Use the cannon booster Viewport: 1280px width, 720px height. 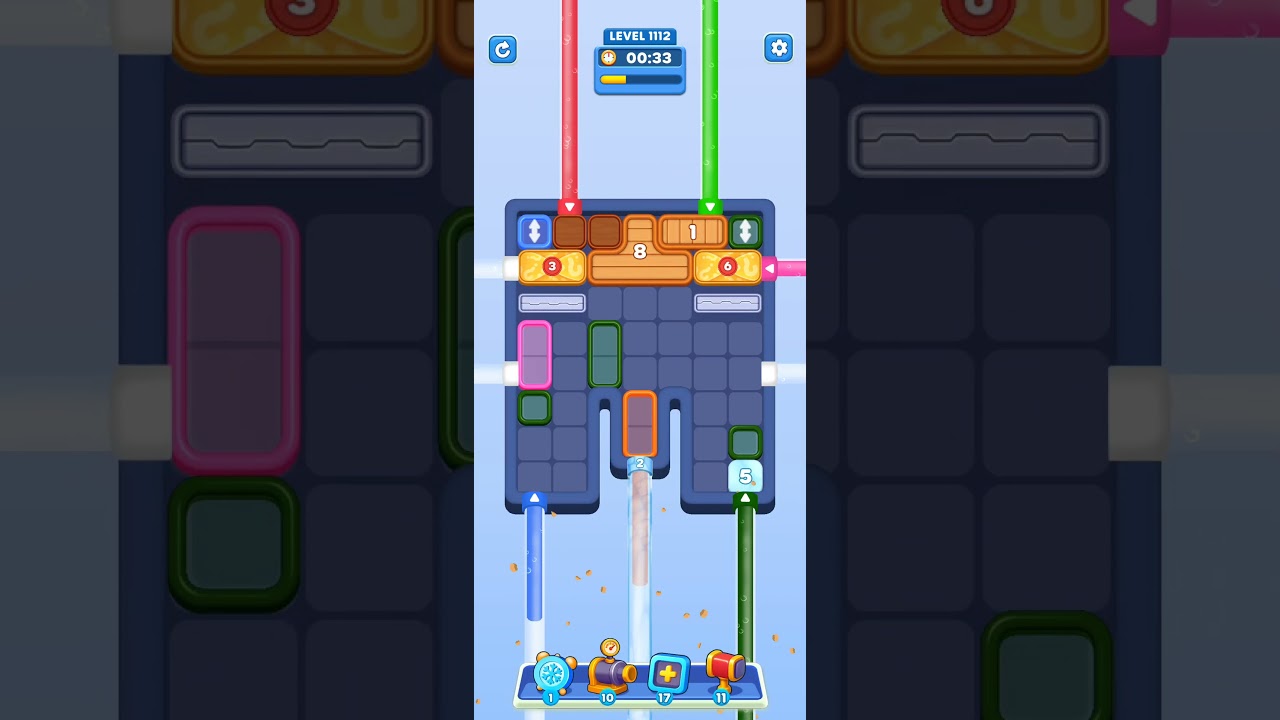610,672
